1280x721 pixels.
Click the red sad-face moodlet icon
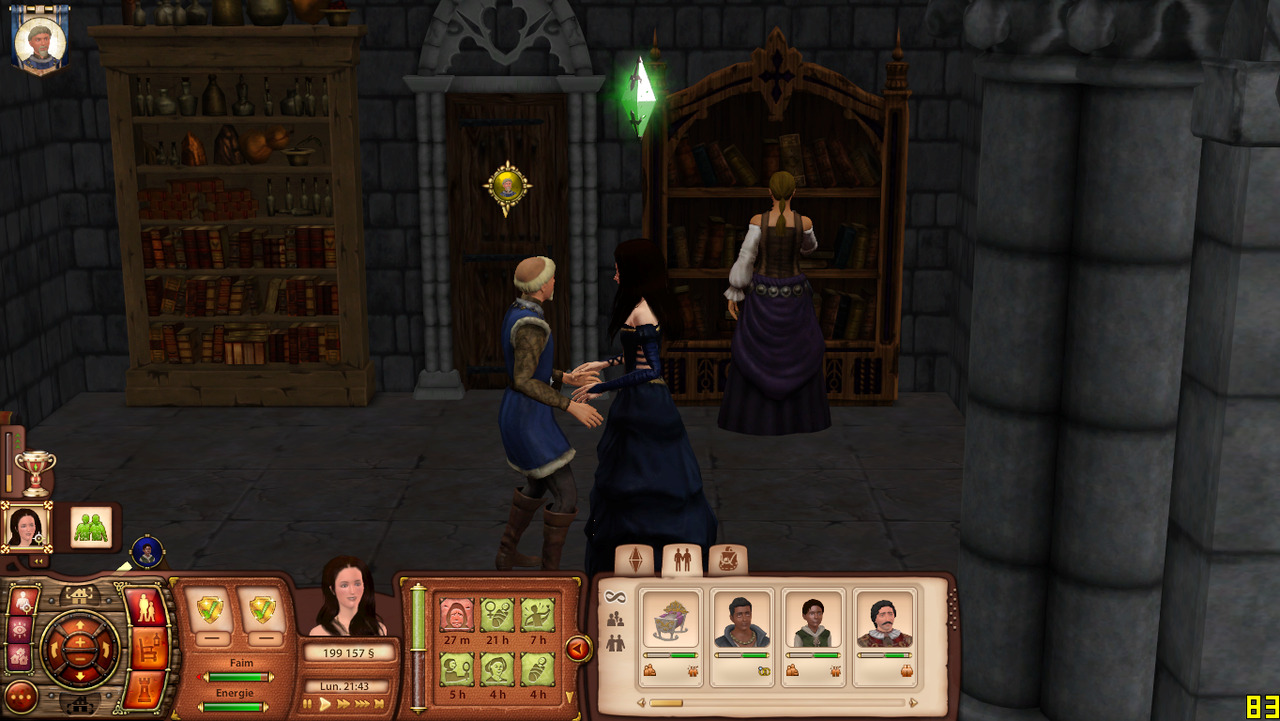[x=457, y=614]
